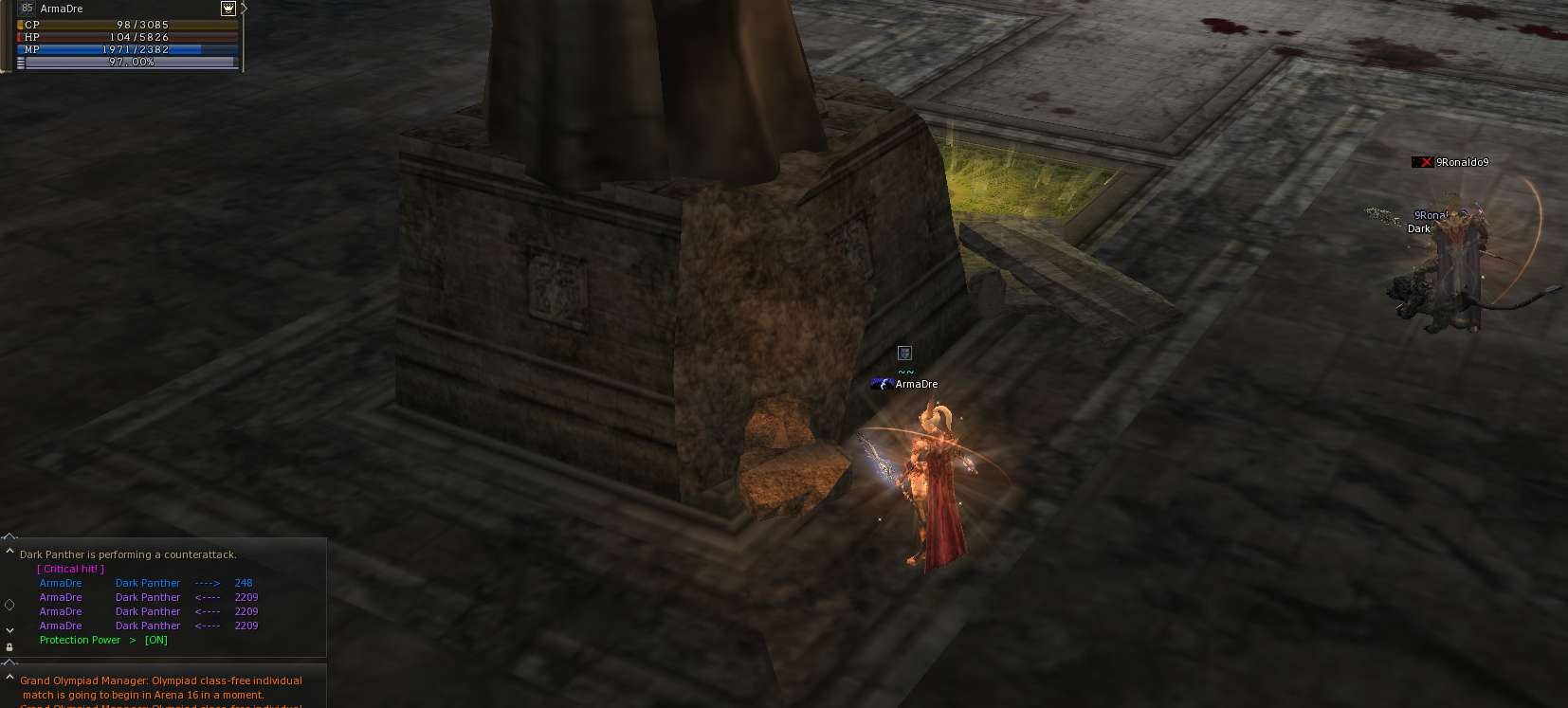The width and height of the screenshot is (1568, 708).
Task: Select the clan crest beside ArmaDre's nameplate
Action: coord(884,384)
